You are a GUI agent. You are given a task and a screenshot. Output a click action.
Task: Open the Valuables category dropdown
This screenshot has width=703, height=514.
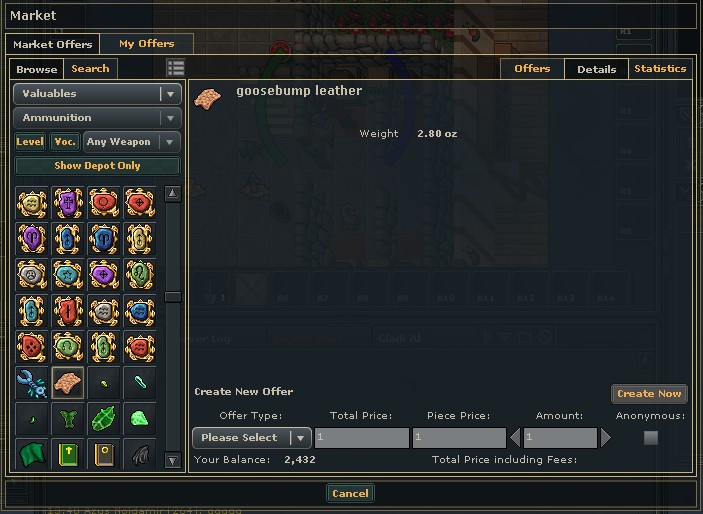tap(97, 94)
